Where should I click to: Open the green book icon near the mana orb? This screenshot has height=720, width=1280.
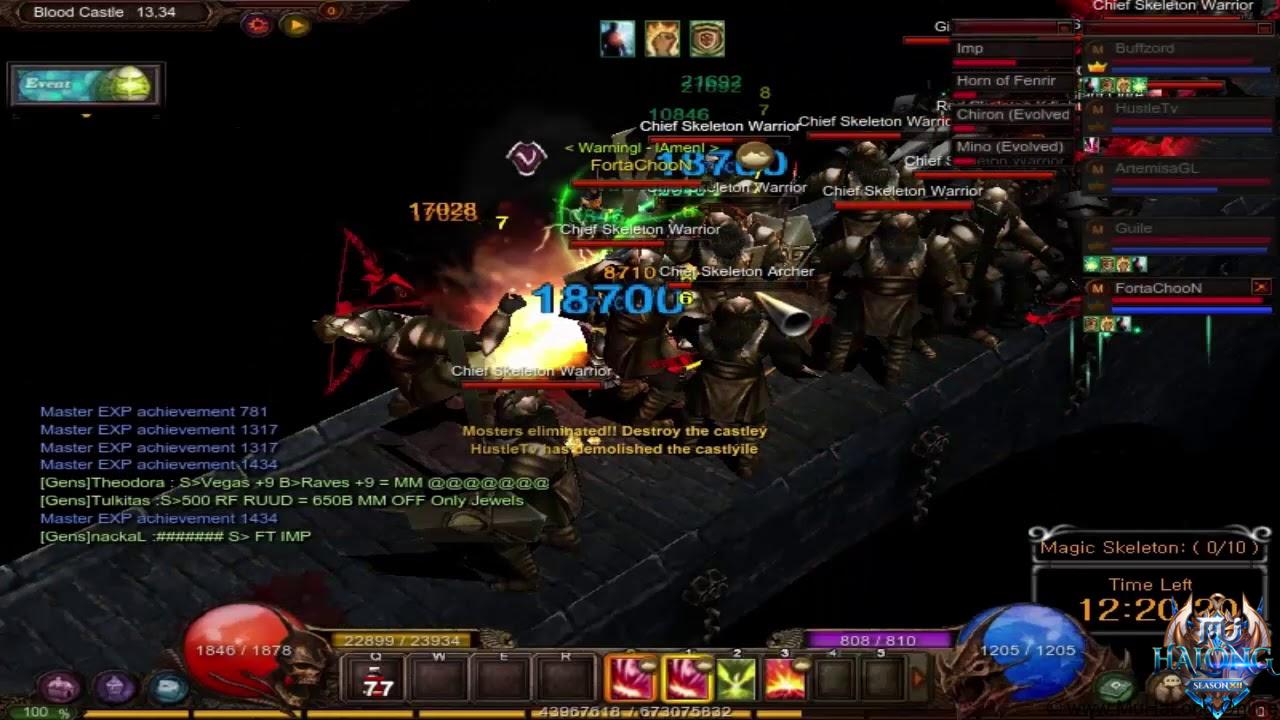1113,685
